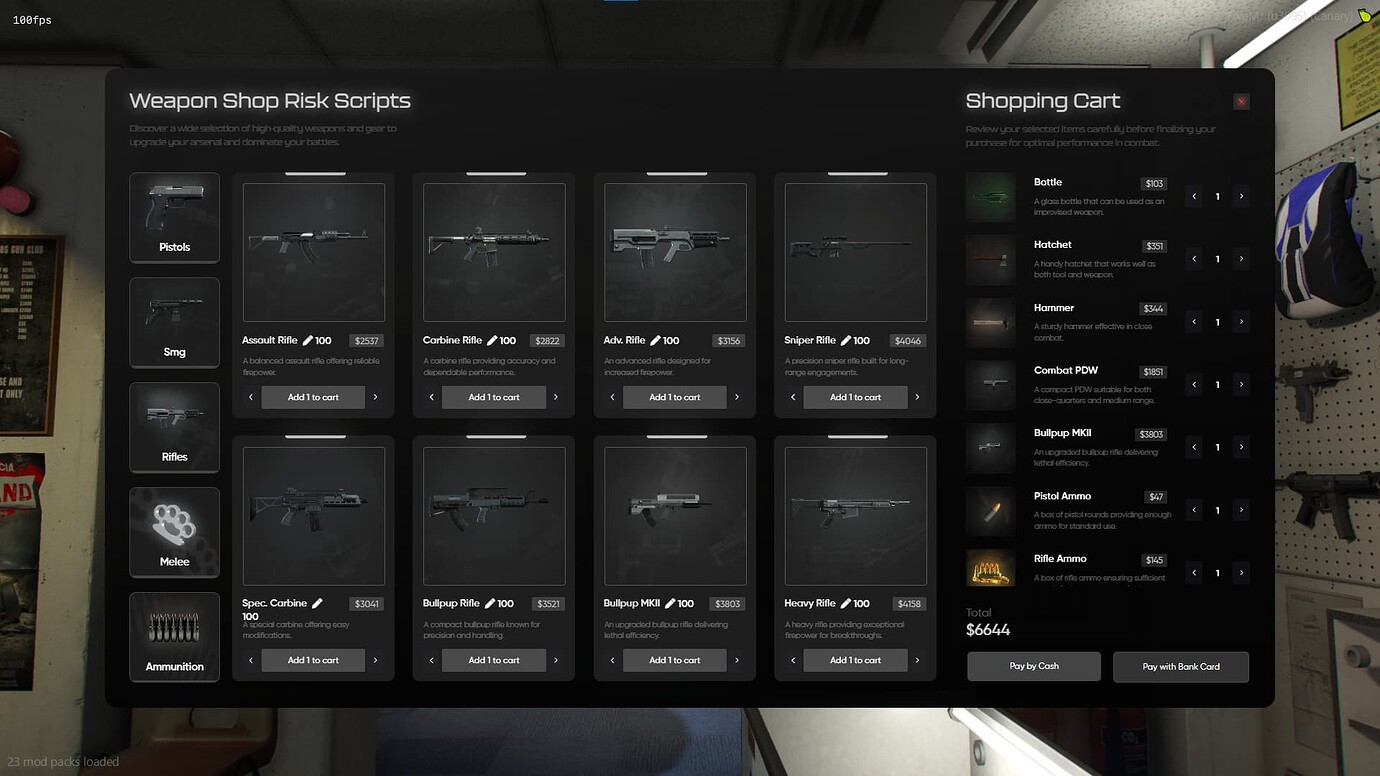Click Pay by Cash
The image size is (1380, 776).
pos(1033,666)
